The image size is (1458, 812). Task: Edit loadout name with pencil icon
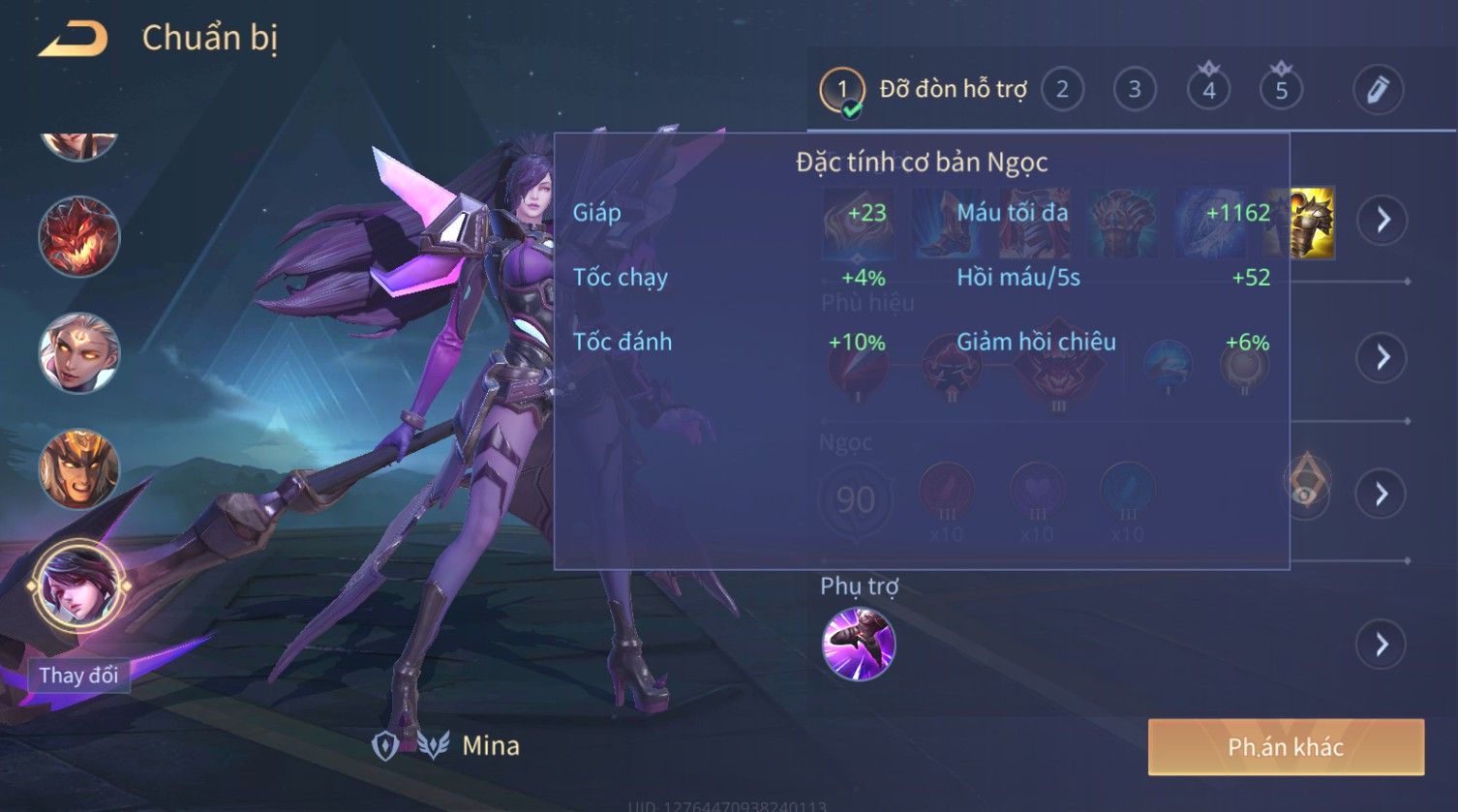point(1378,90)
